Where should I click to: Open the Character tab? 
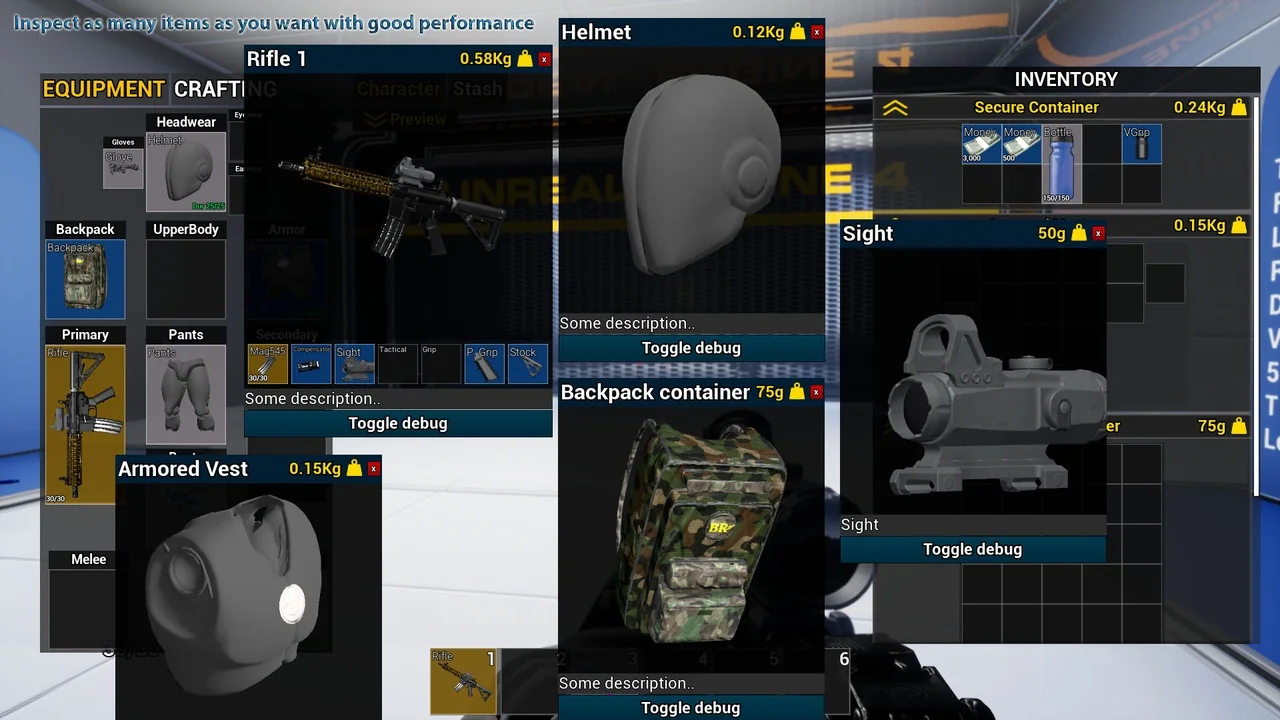pos(399,88)
